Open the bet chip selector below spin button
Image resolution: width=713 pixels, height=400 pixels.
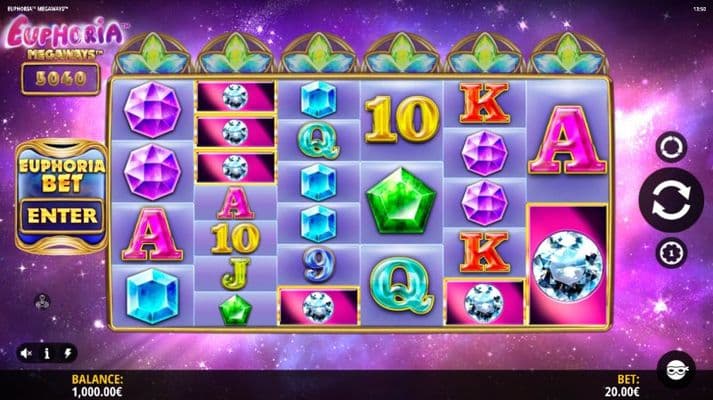671,253
